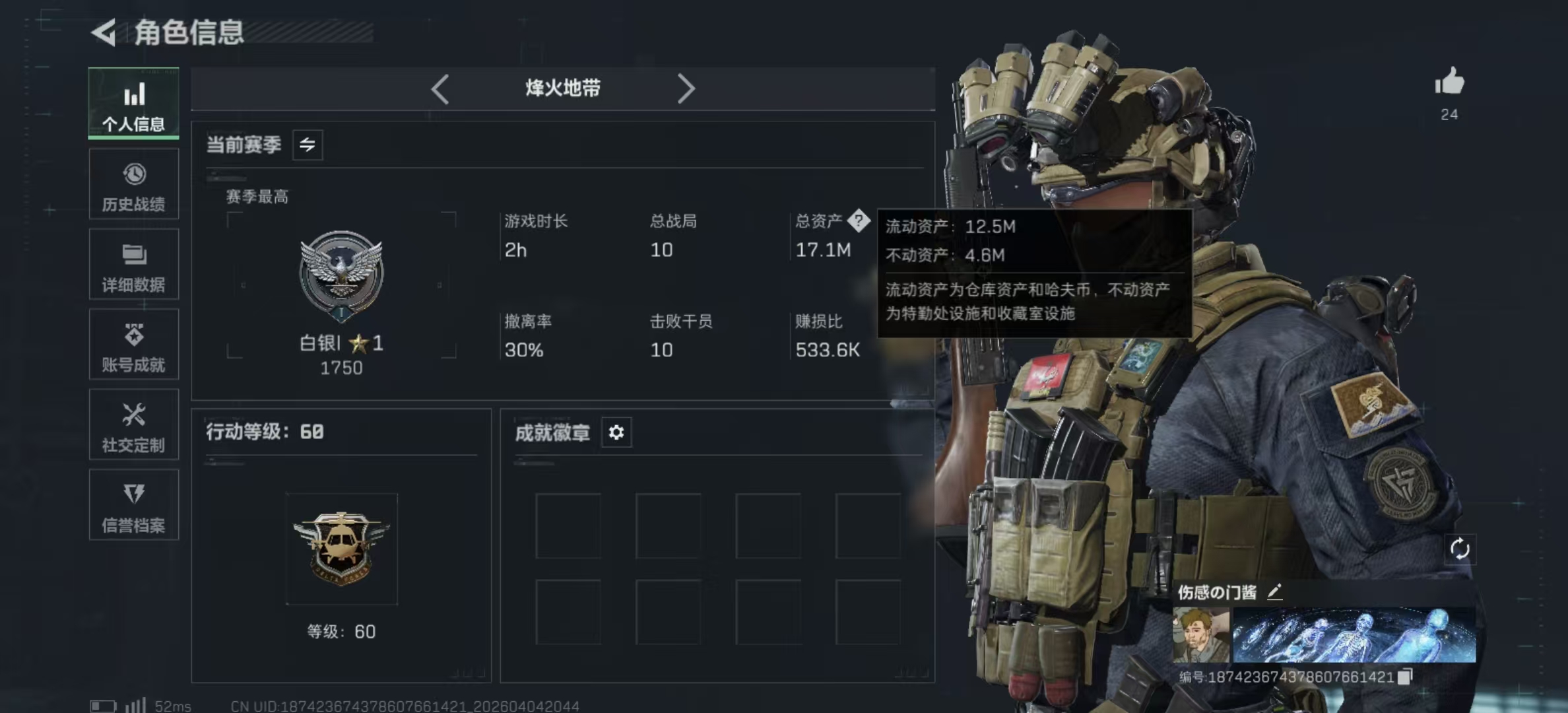Open the 社交定制 tab

pyautogui.click(x=133, y=424)
